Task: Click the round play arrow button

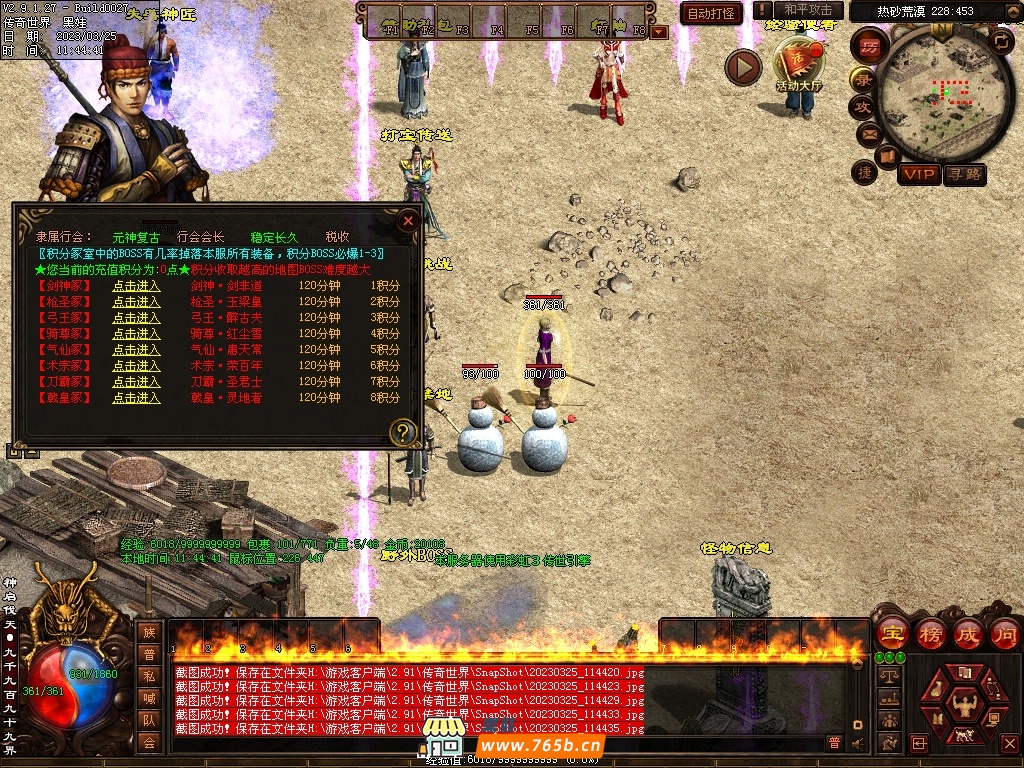Action: point(743,67)
